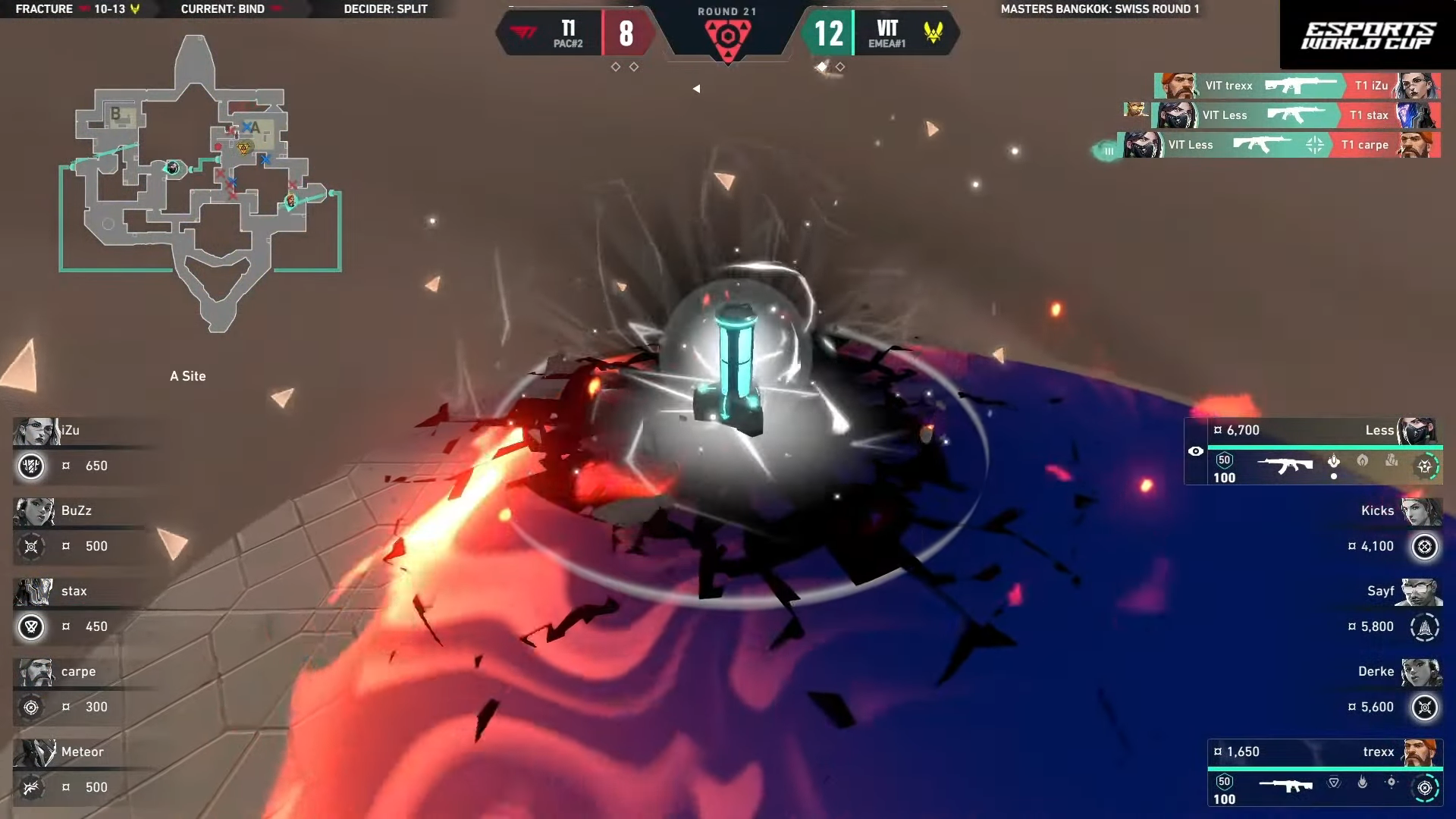
Task: Click the Less killed stax feed entry
Action: point(1295,115)
